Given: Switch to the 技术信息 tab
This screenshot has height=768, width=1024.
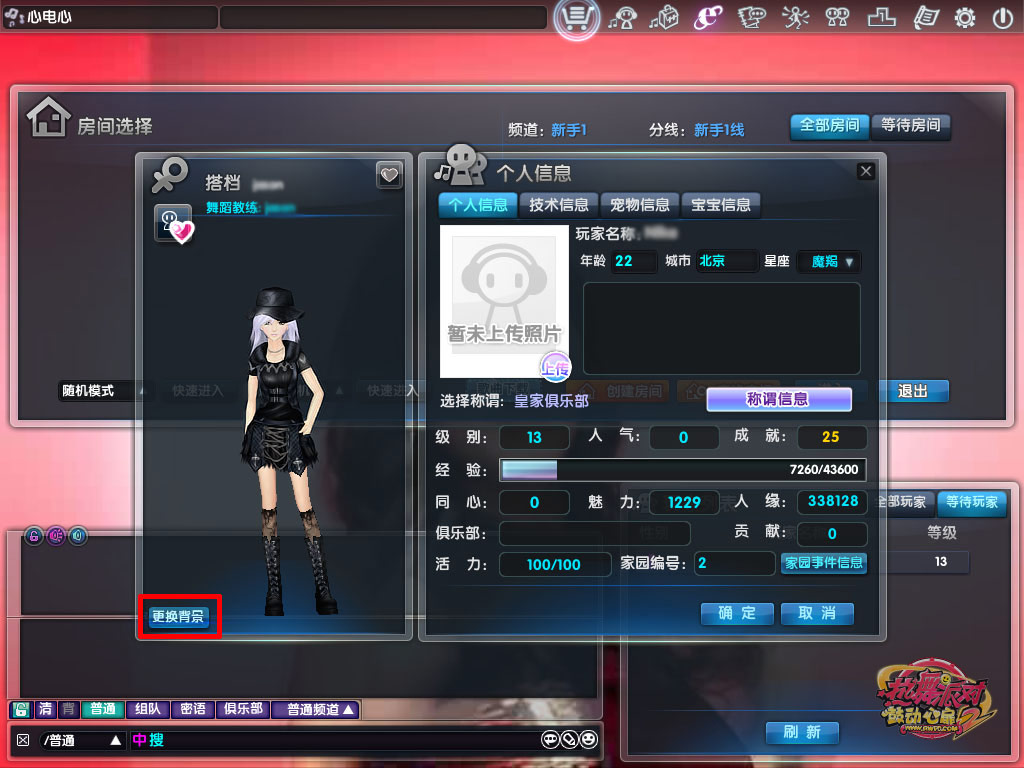Looking at the screenshot, I should click(559, 205).
